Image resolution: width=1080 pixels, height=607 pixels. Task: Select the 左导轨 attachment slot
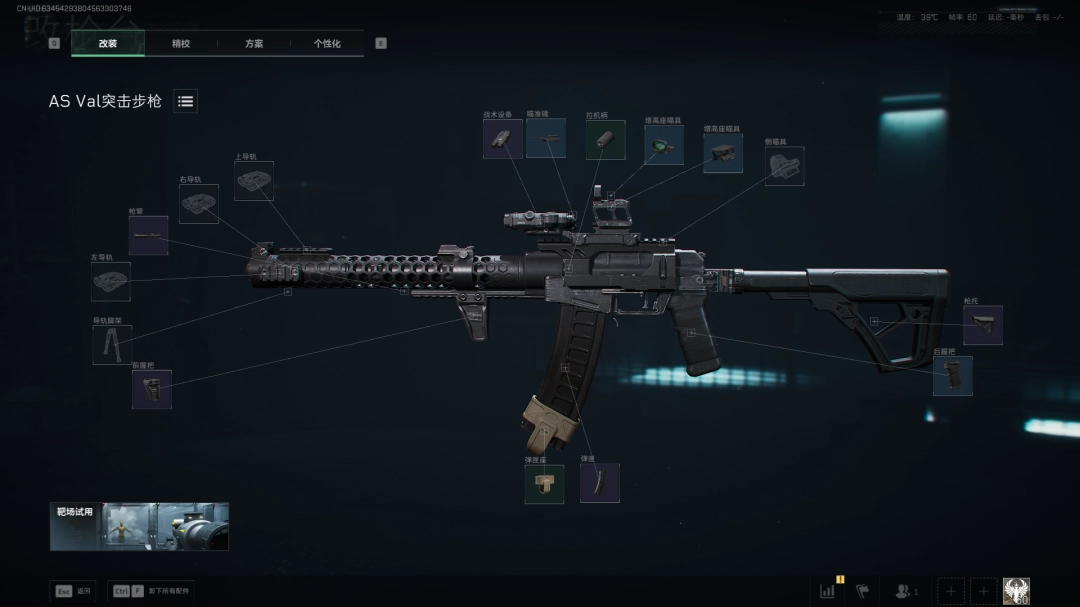pyautogui.click(x=111, y=282)
